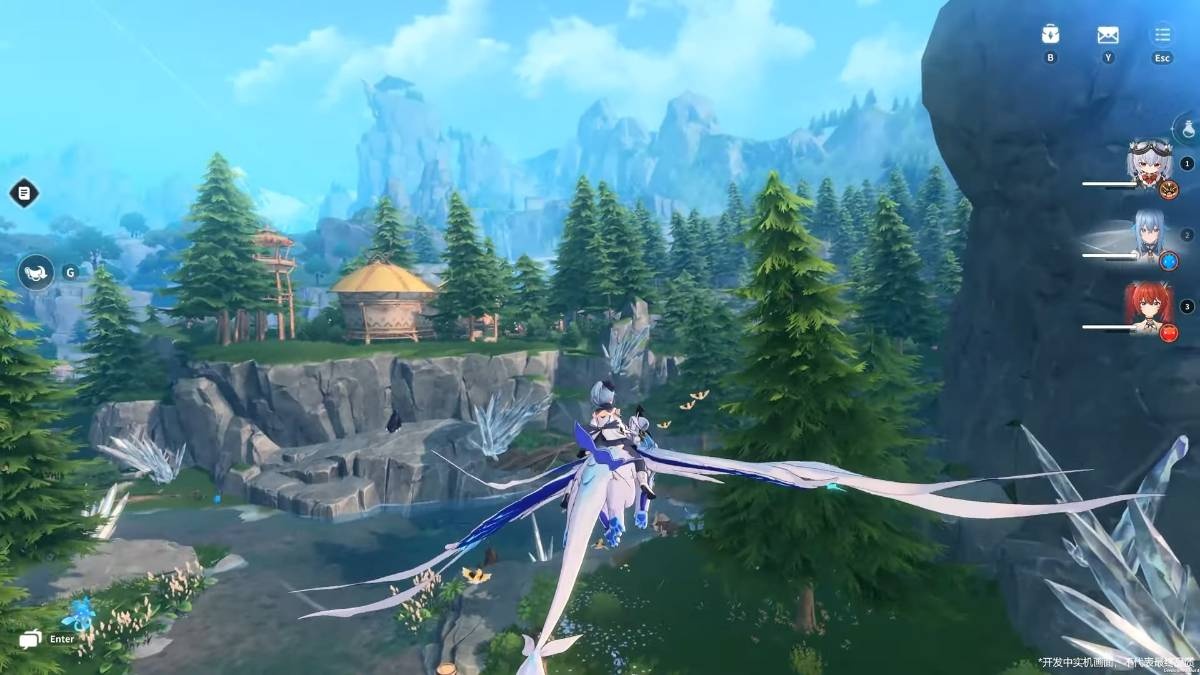1200x675 pixels.
Task: Activate the mount ability icon
Action: click(x=36, y=272)
